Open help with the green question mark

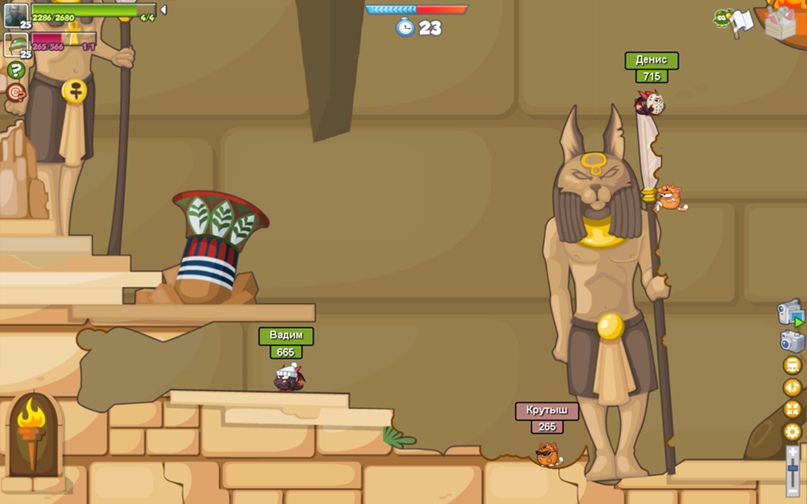[16, 71]
